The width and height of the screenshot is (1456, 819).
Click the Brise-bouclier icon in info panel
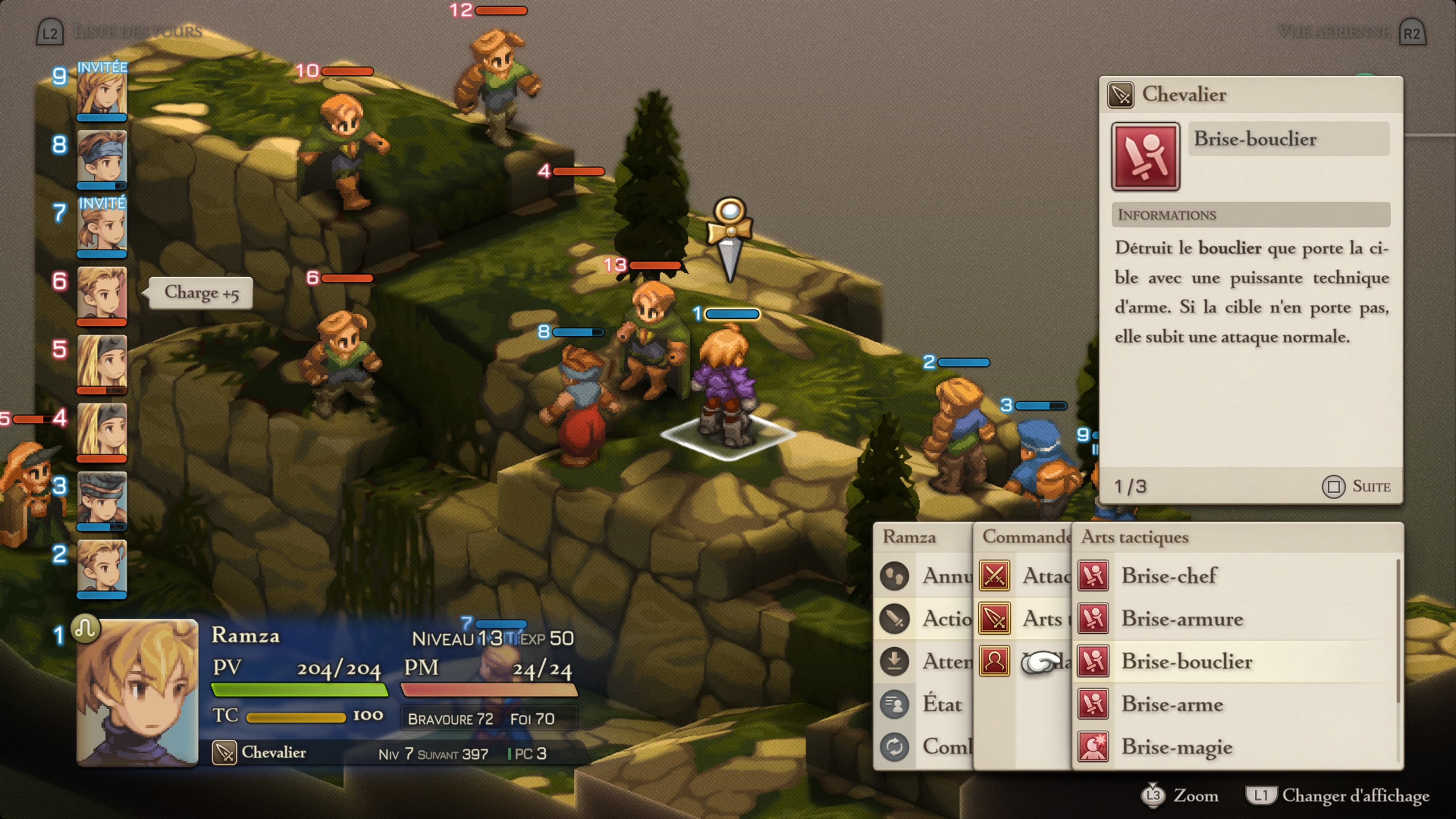pyautogui.click(x=1145, y=157)
